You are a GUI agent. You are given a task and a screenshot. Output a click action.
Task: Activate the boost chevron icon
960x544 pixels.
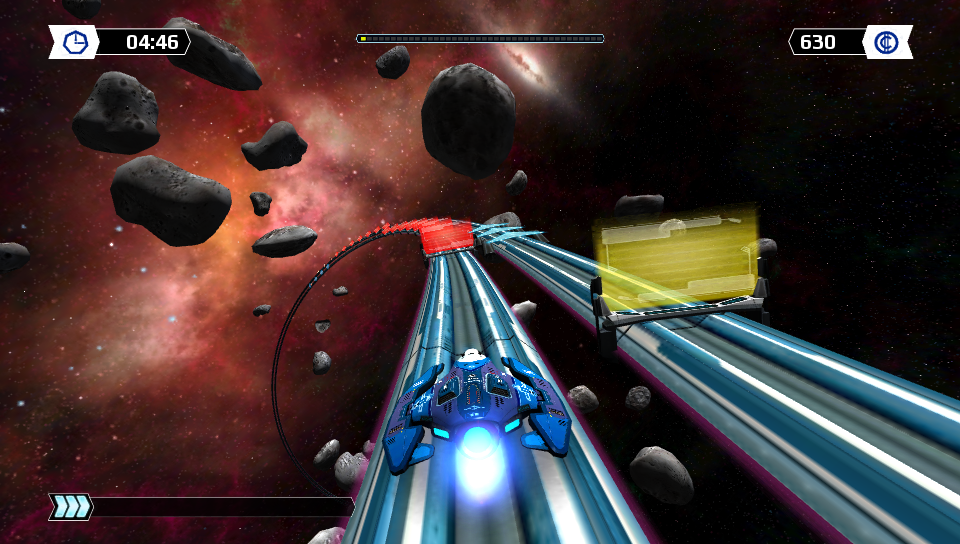[72, 507]
